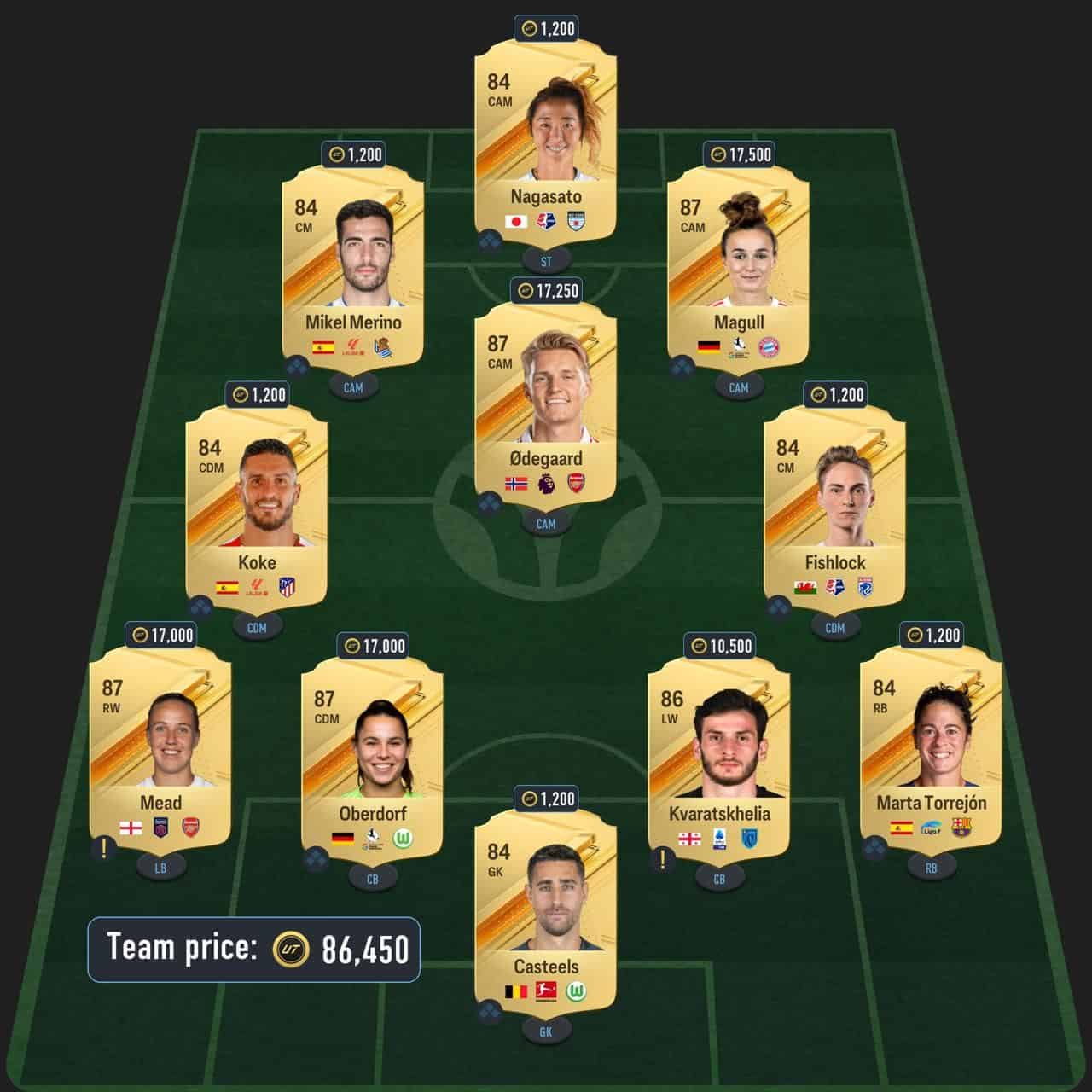Open the GK position badge under Casteels
Viewport: 1092px width, 1092px height.
[x=546, y=1031]
